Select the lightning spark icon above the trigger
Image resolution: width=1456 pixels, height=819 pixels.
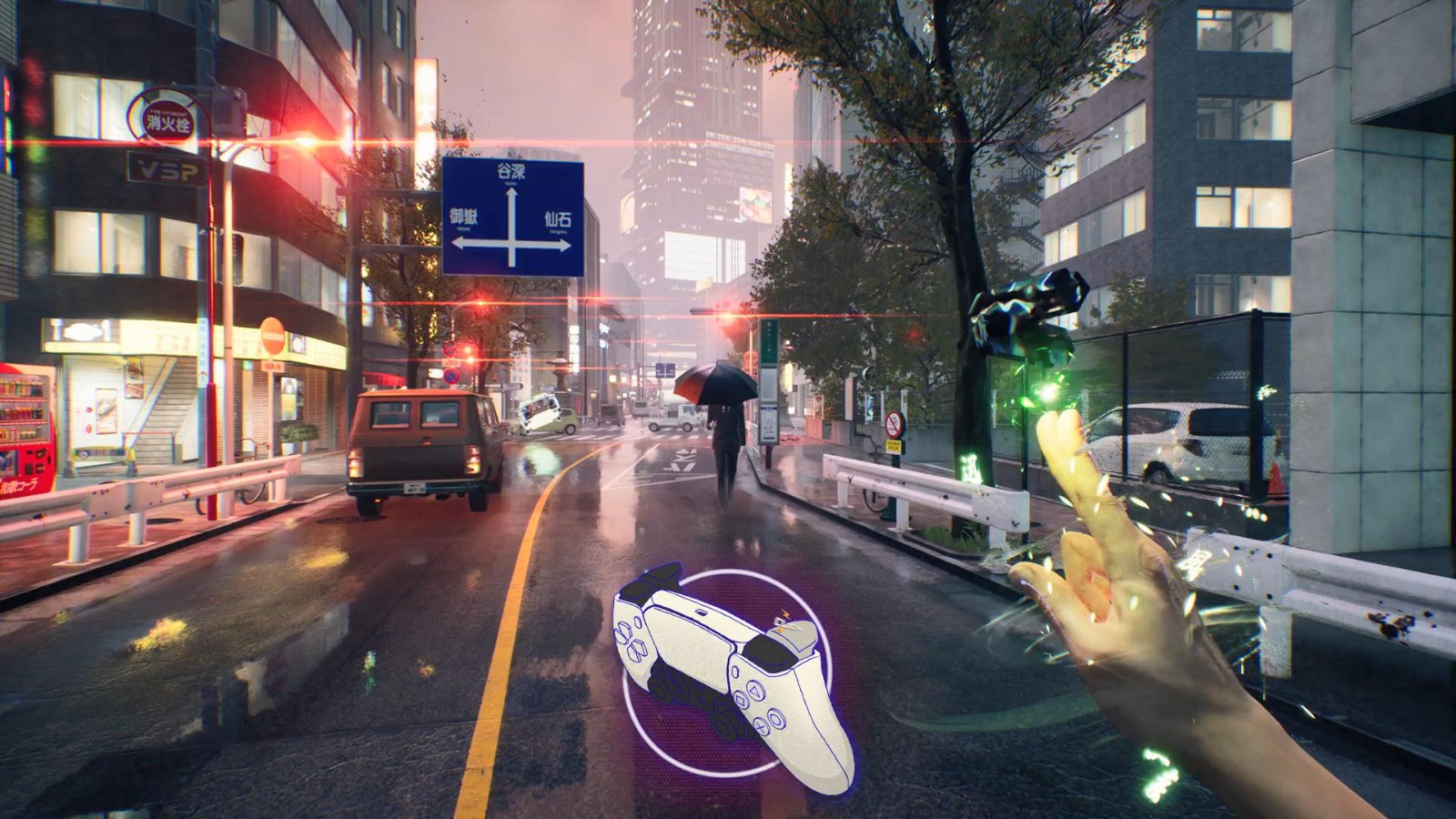click(x=784, y=612)
